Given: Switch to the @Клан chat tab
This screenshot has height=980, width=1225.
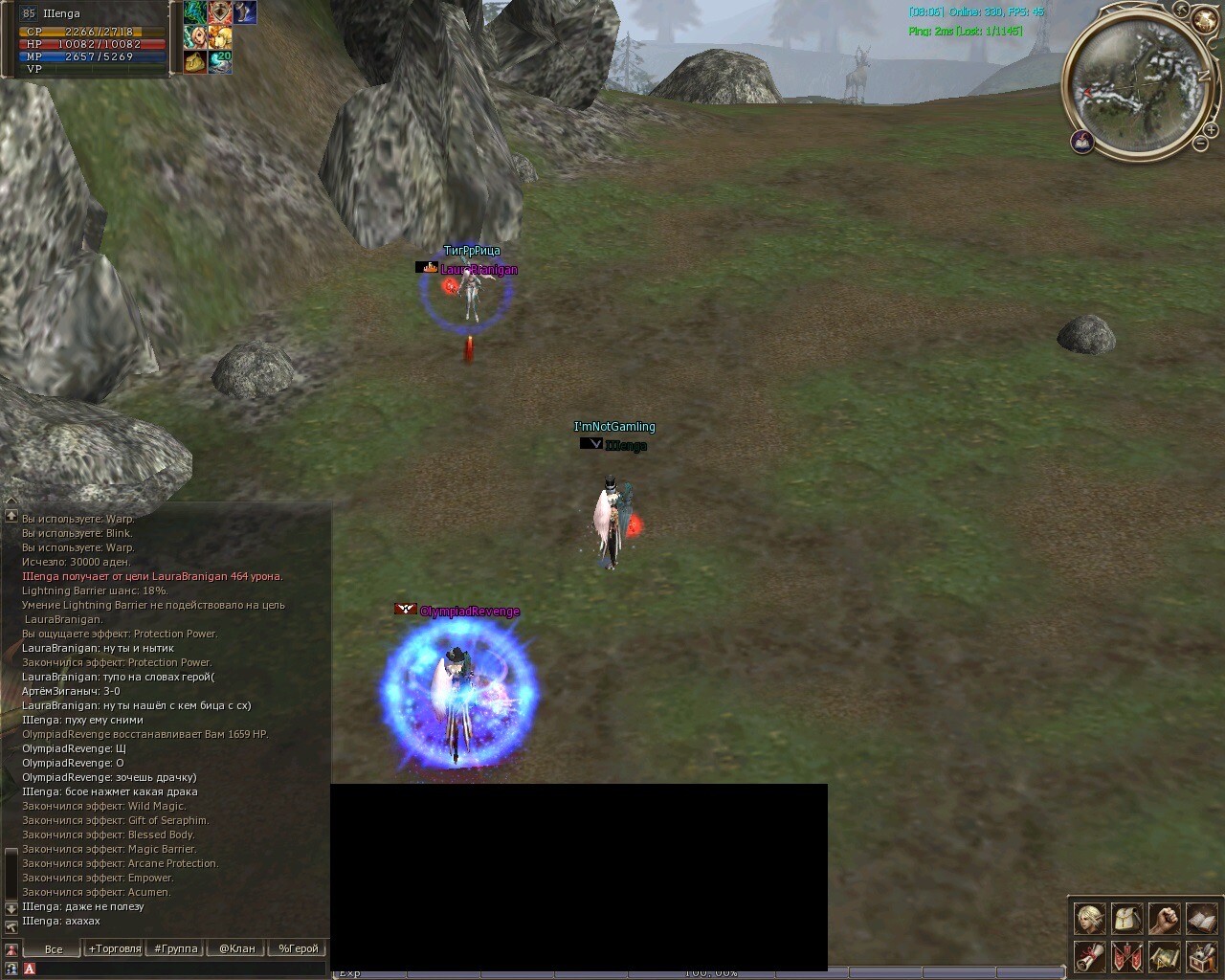Looking at the screenshot, I should click(x=236, y=948).
